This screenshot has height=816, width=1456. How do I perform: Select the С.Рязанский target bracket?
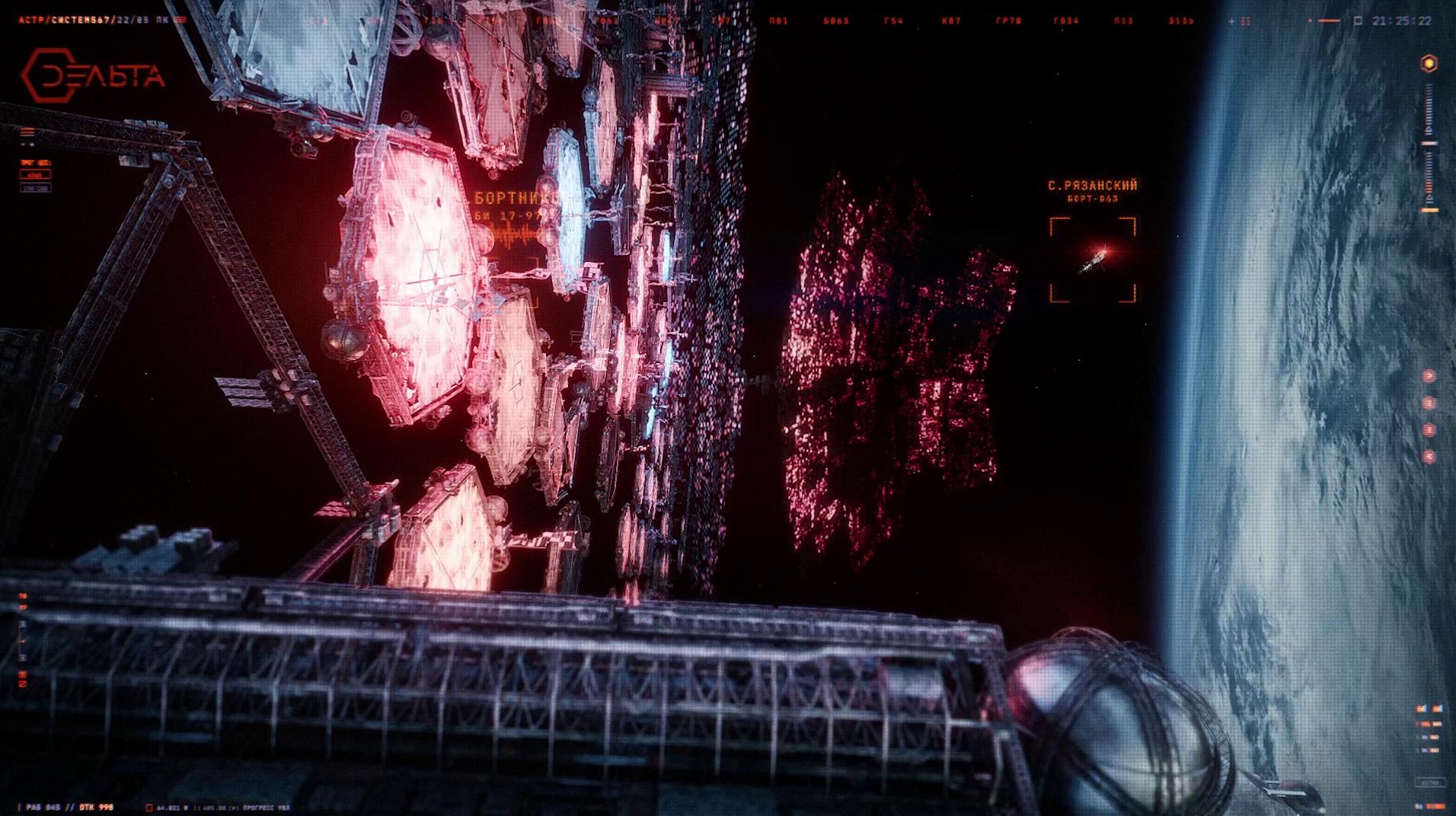[x=1093, y=260]
